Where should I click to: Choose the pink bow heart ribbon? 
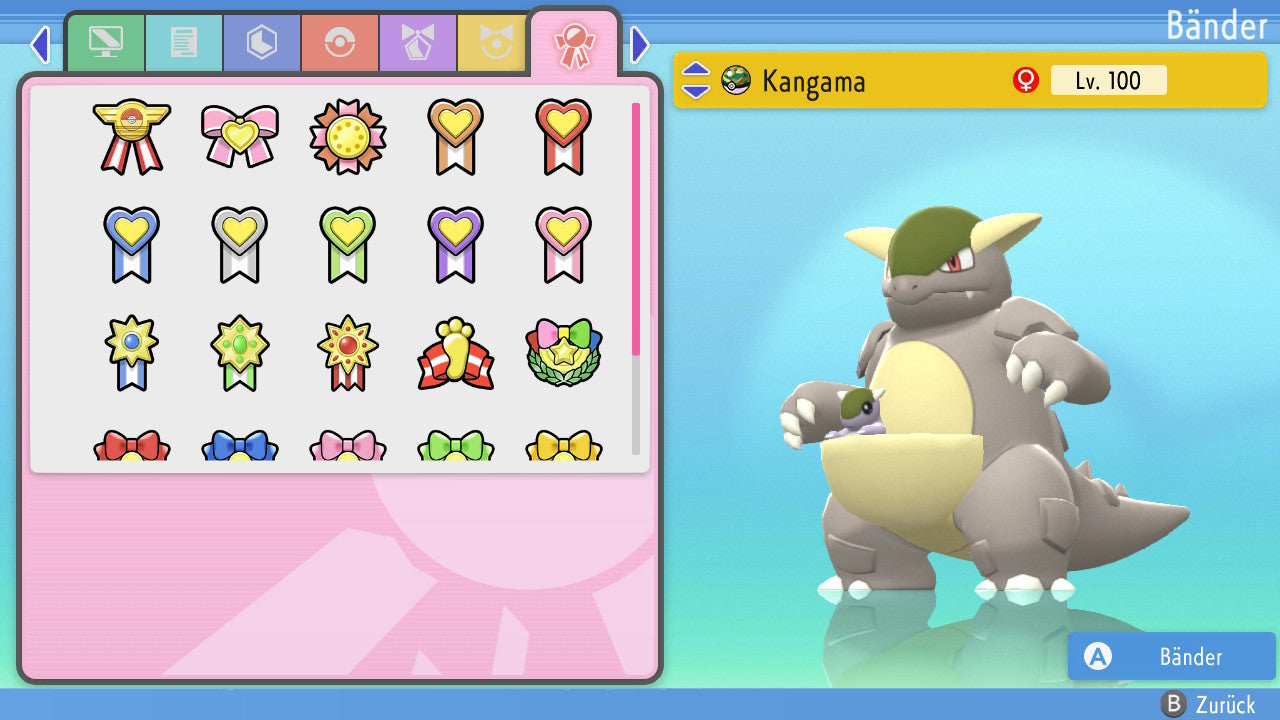pyautogui.click(x=240, y=135)
